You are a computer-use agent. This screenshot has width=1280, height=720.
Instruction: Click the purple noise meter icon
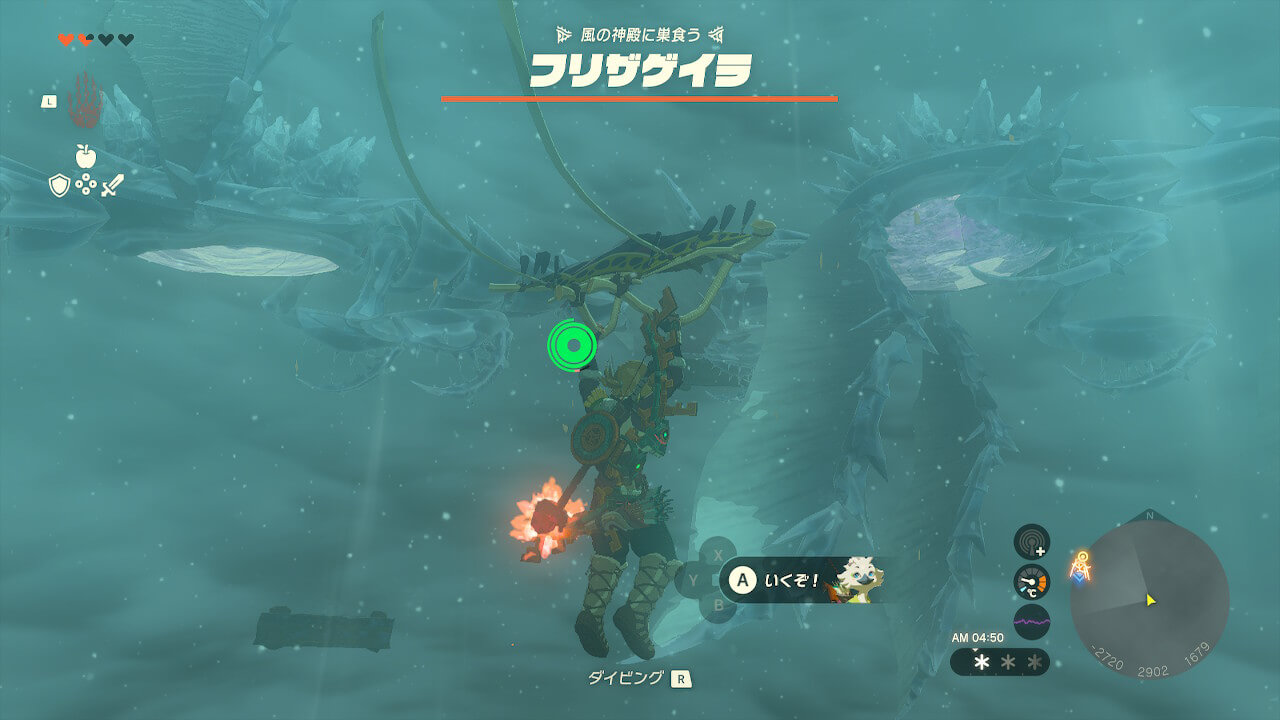pos(1031,621)
